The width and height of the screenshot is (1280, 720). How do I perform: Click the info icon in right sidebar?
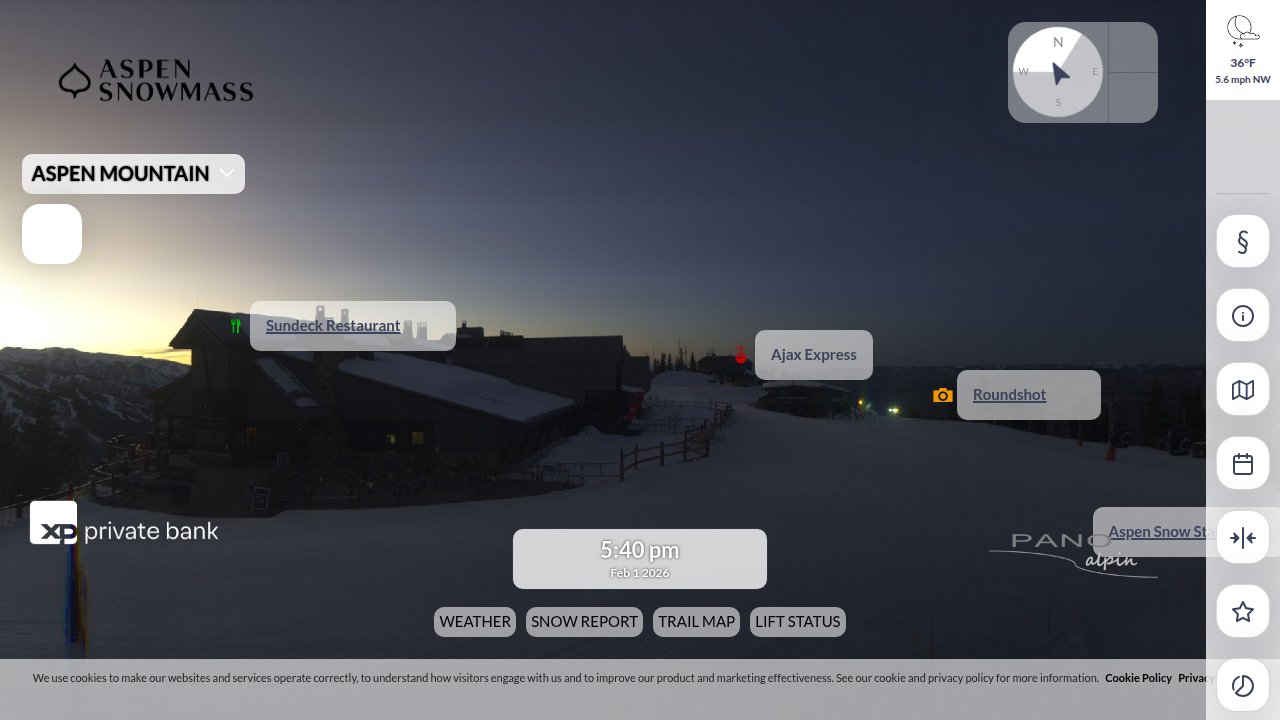coord(1243,315)
